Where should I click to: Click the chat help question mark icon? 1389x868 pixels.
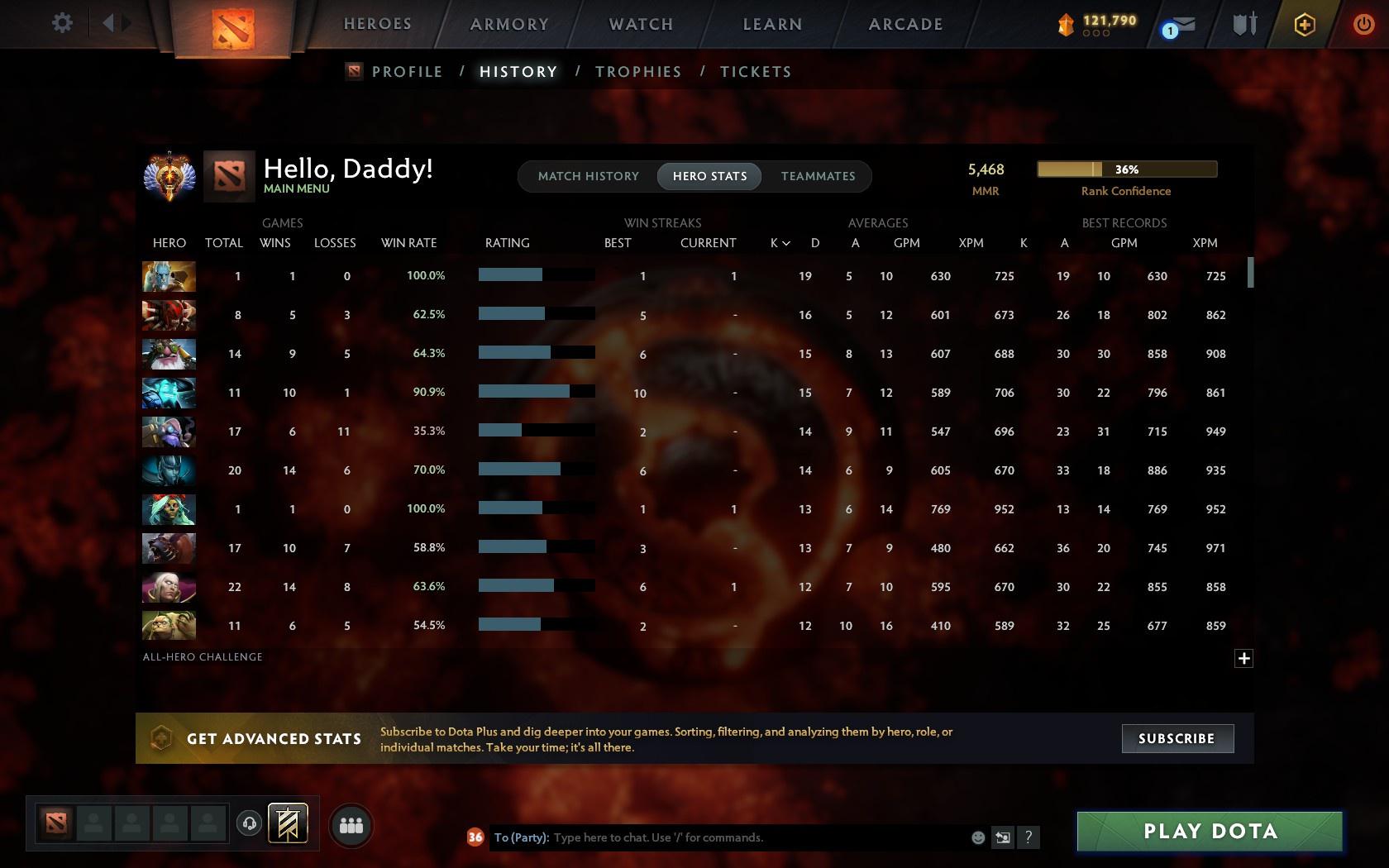[1028, 837]
